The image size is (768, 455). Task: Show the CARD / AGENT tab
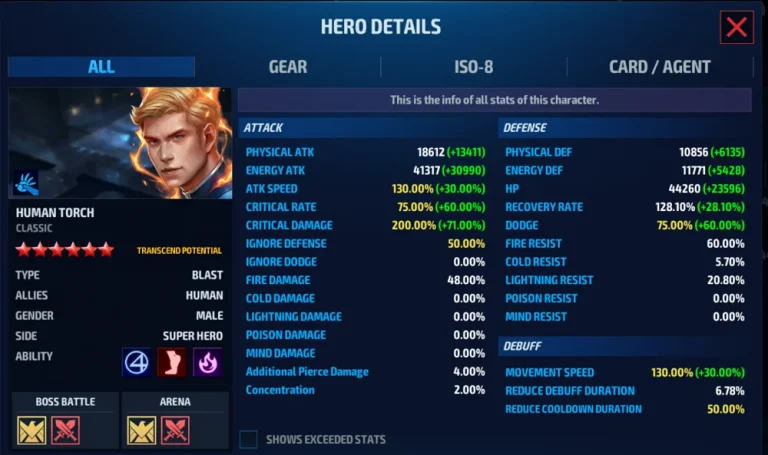pos(660,67)
